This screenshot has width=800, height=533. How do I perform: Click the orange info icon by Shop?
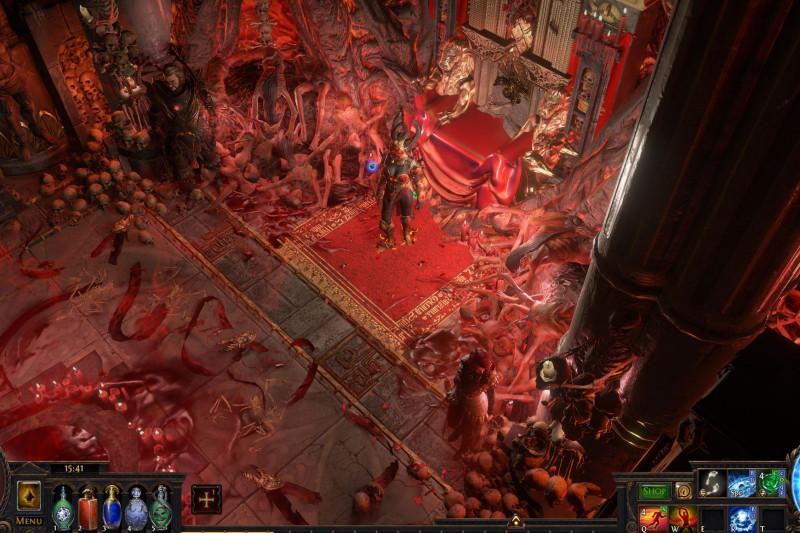coord(683,491)
